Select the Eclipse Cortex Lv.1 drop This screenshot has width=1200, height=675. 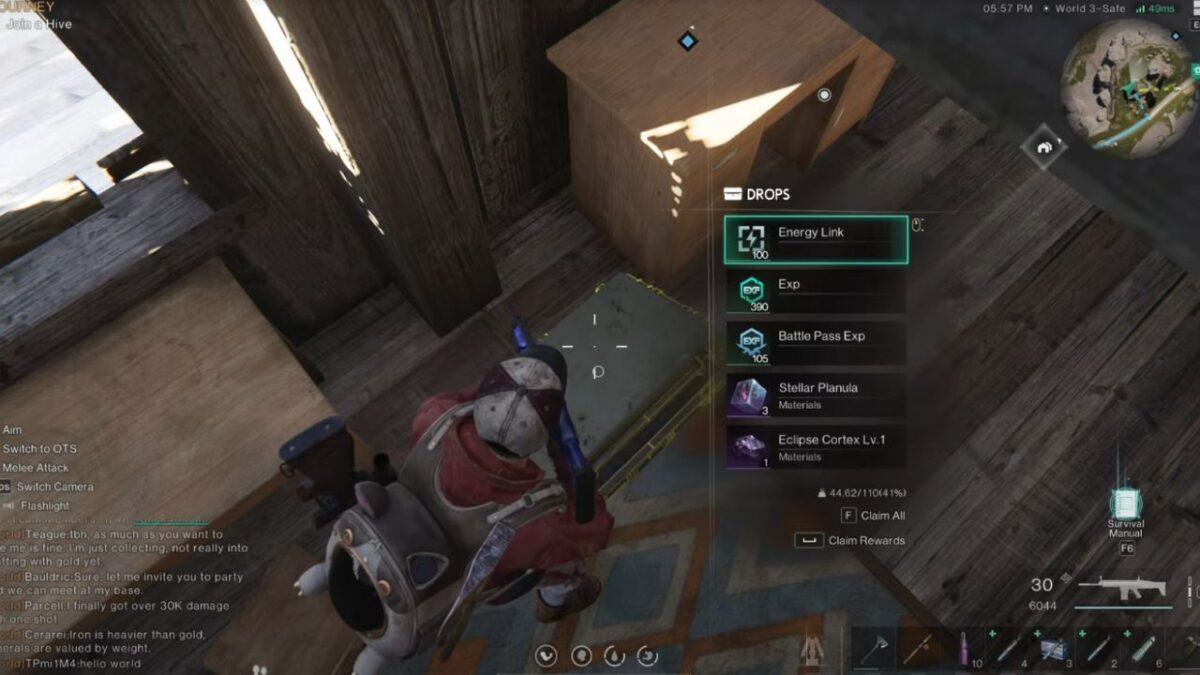(x=816, y=447)
